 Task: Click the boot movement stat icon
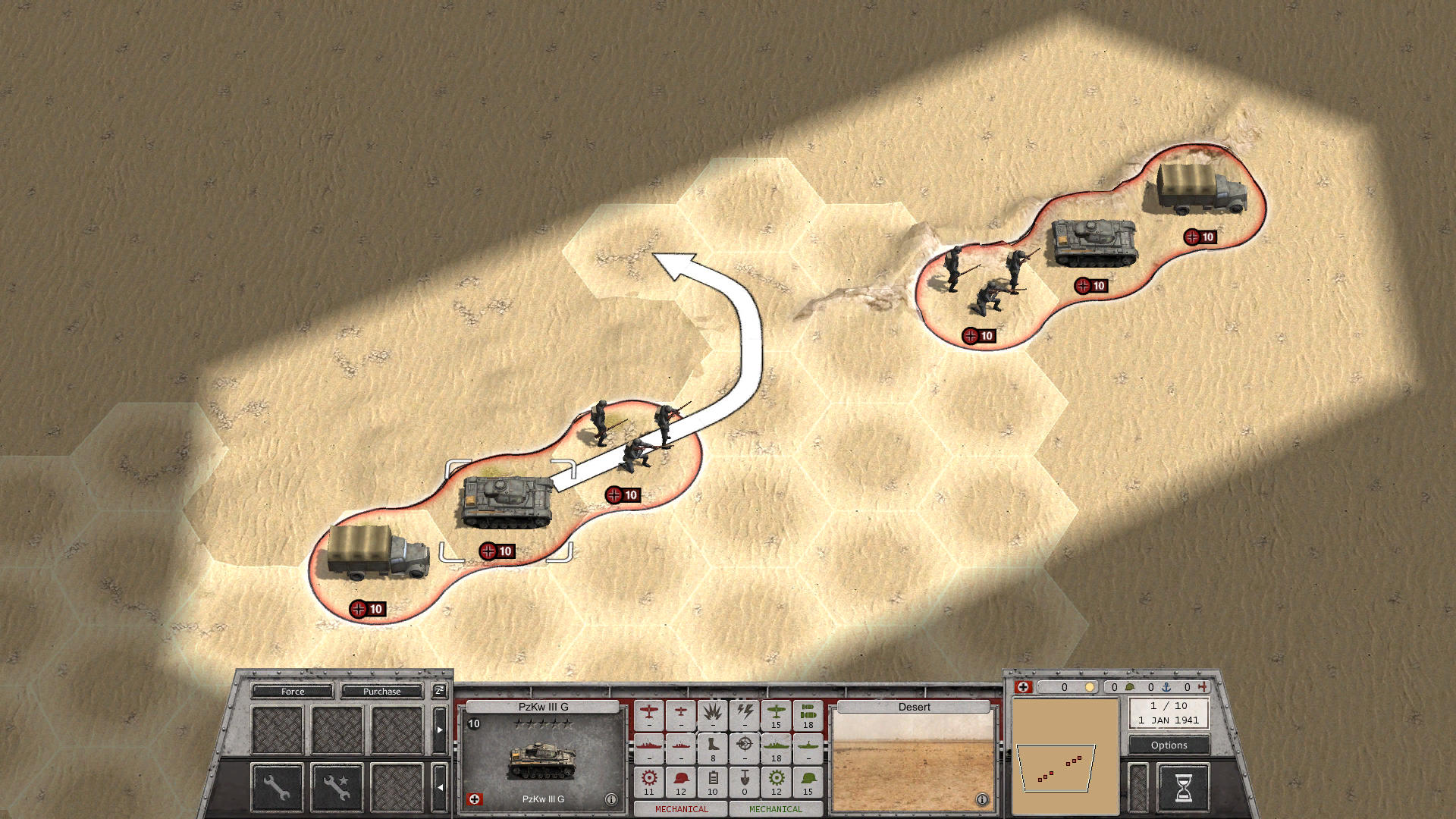point(713,748)
